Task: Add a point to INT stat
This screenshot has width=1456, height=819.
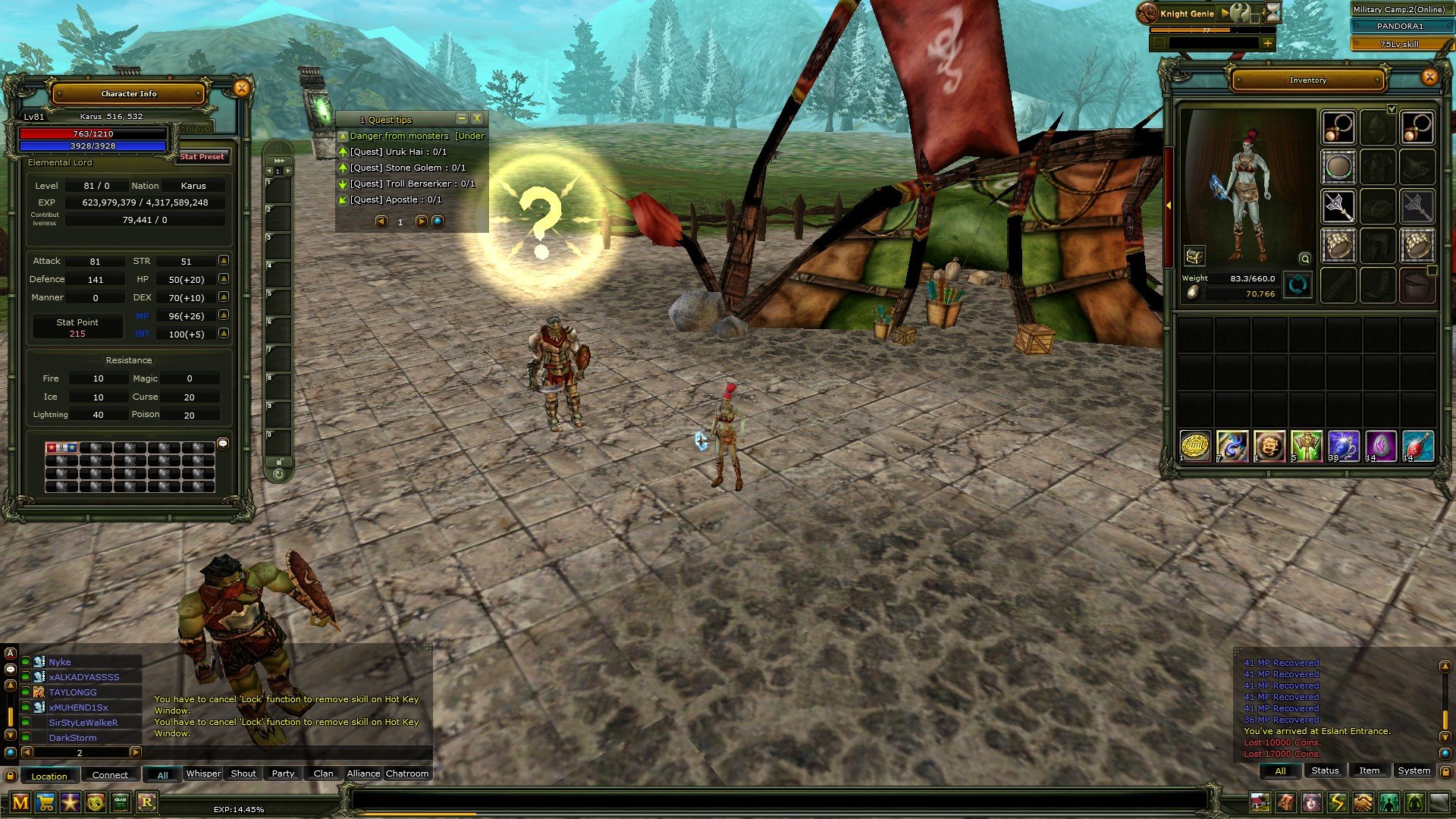Action: (x=224, y=334)
